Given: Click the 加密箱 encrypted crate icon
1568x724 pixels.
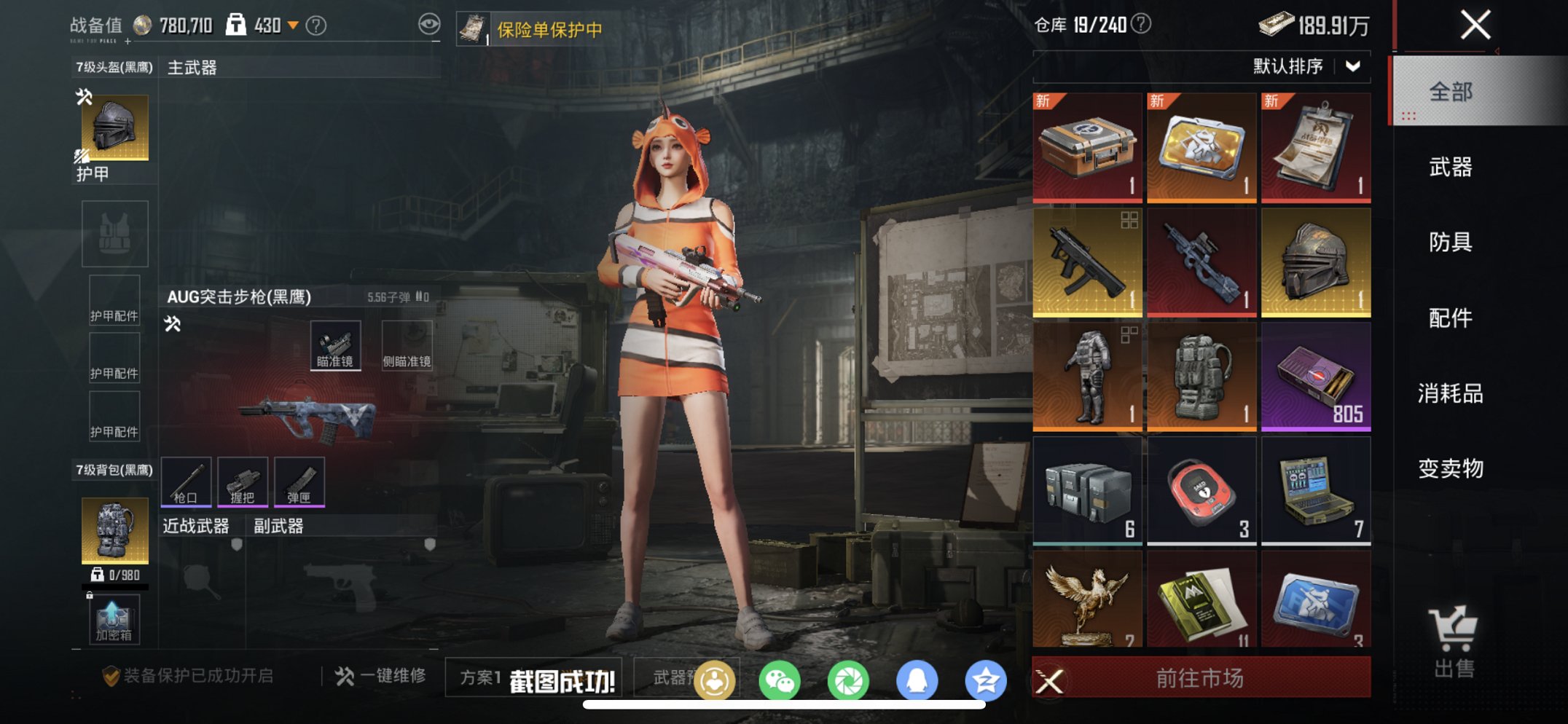Looking at the screenshot, I should click(113, 619).
